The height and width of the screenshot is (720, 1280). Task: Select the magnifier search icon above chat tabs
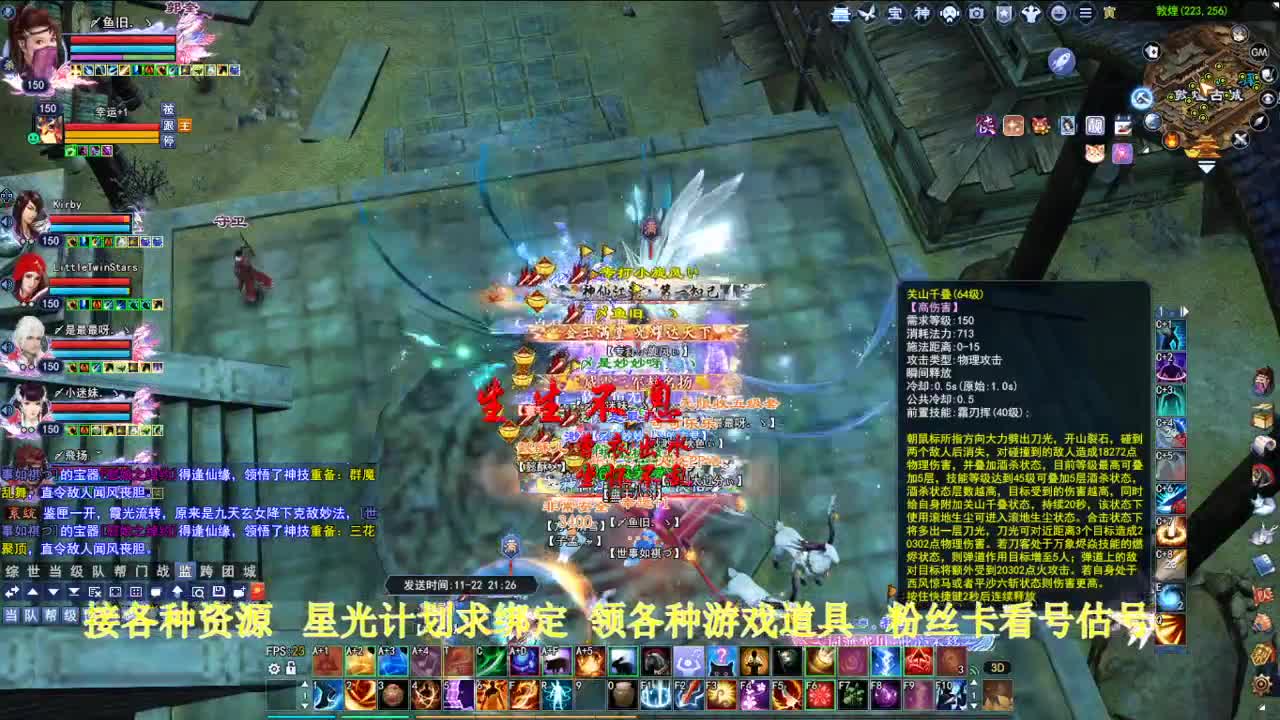199,591
